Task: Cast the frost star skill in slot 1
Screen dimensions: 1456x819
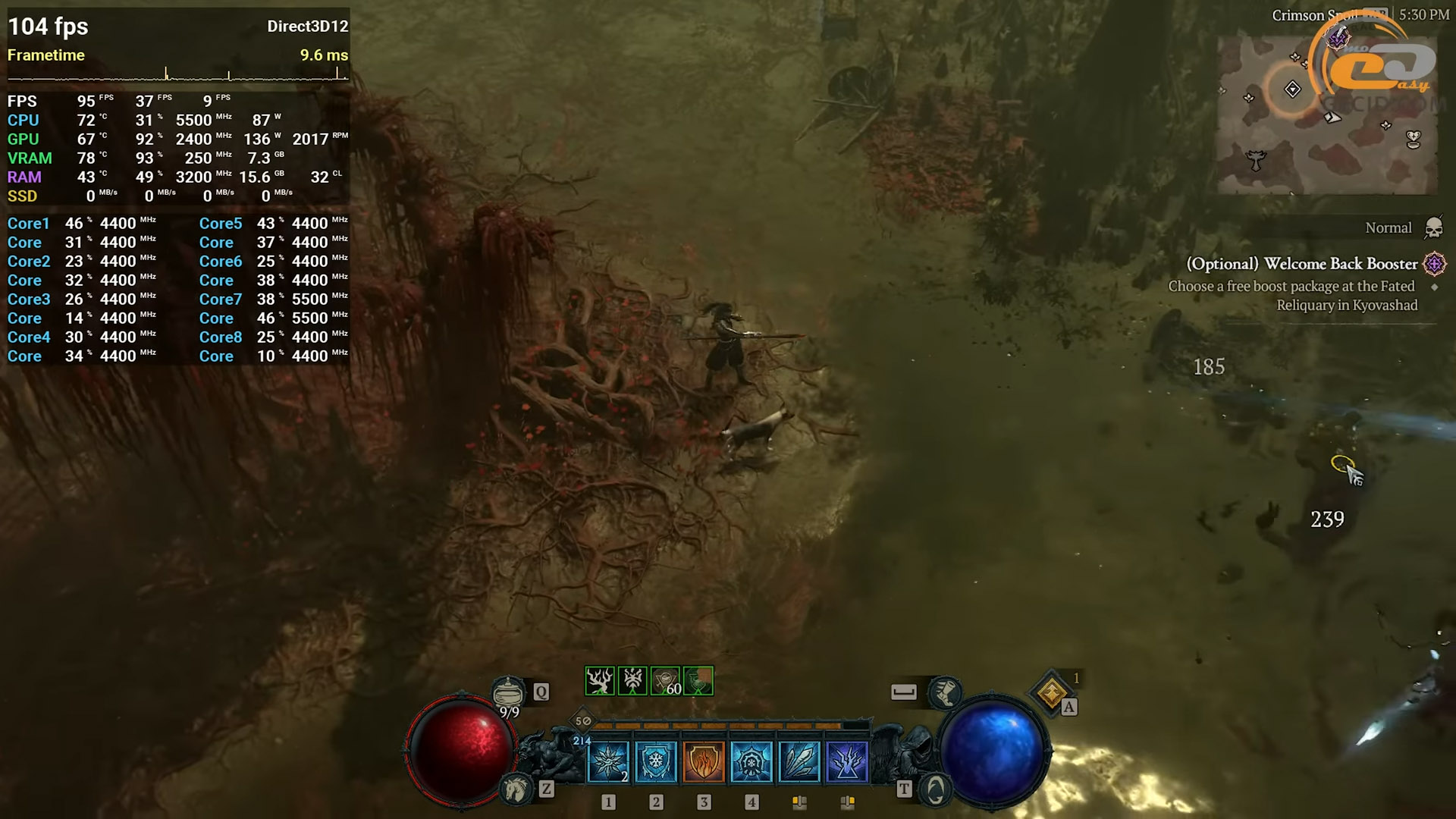Action: 608,761
